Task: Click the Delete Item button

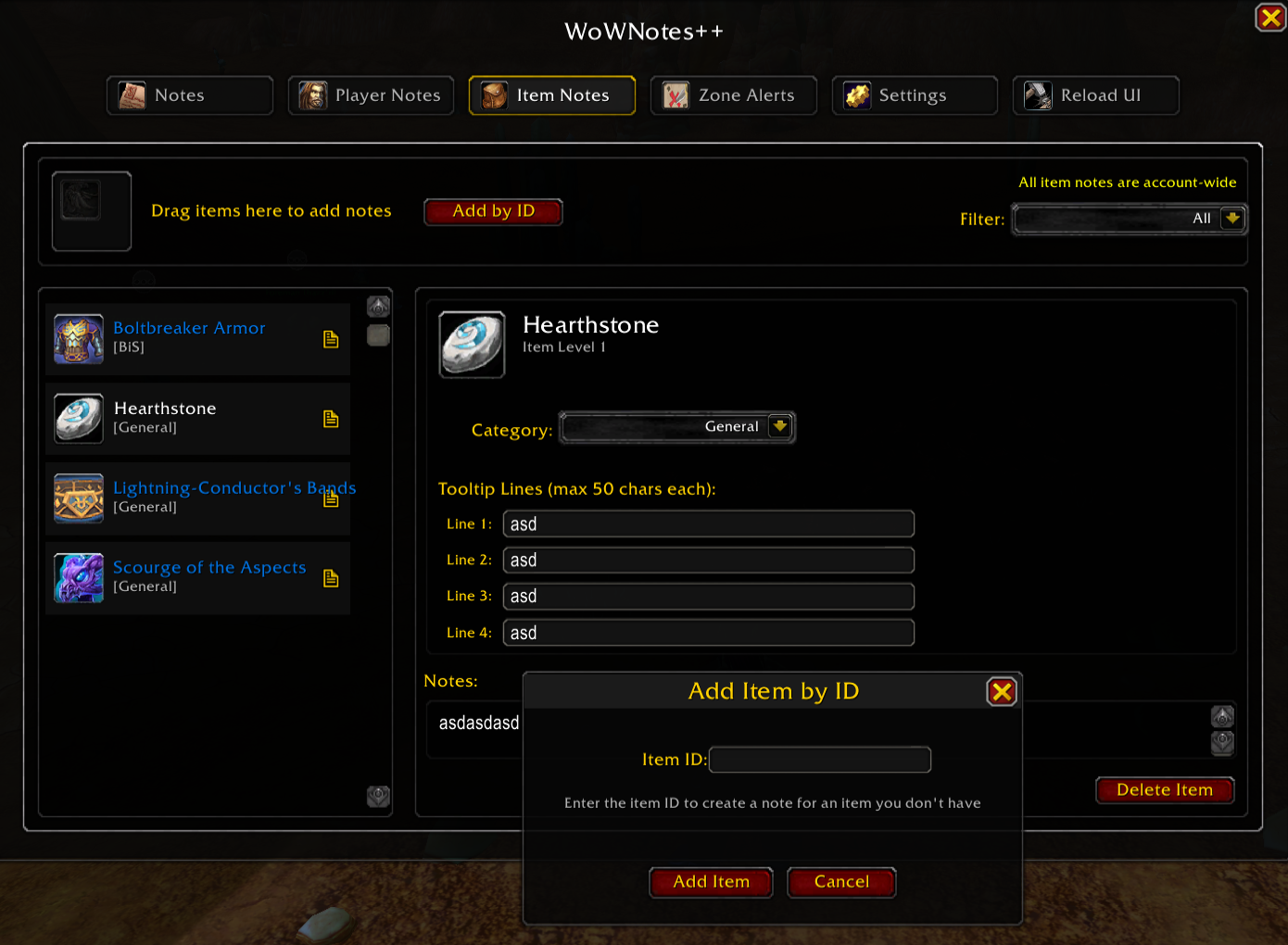Action: point(1164,789)
